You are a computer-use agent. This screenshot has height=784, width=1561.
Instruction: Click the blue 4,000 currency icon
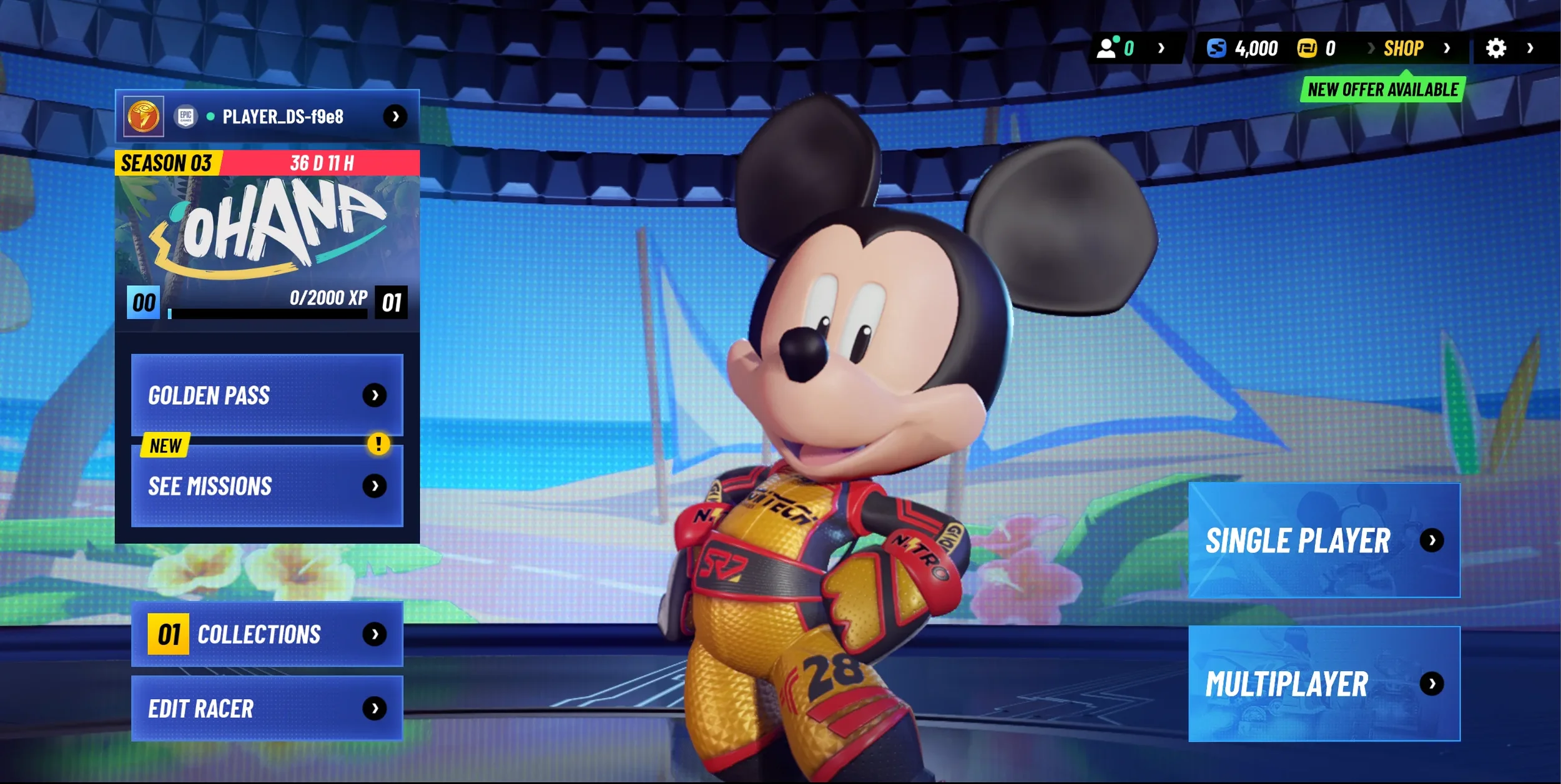1216,48
